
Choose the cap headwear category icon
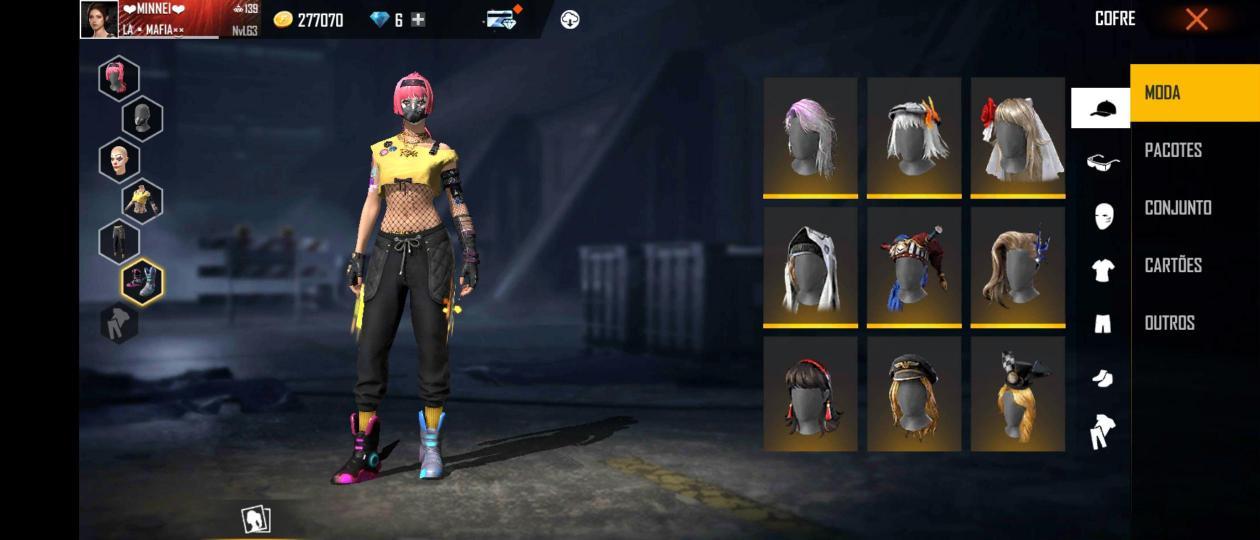click(1101, 108)
